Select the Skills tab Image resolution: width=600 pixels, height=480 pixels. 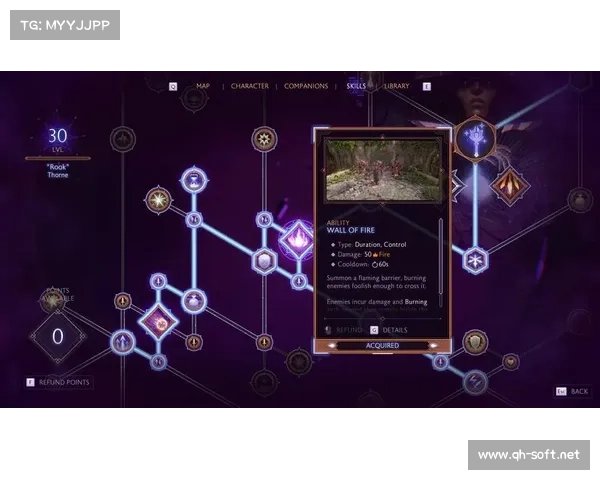pyautogui.click(x=356, y=86)
